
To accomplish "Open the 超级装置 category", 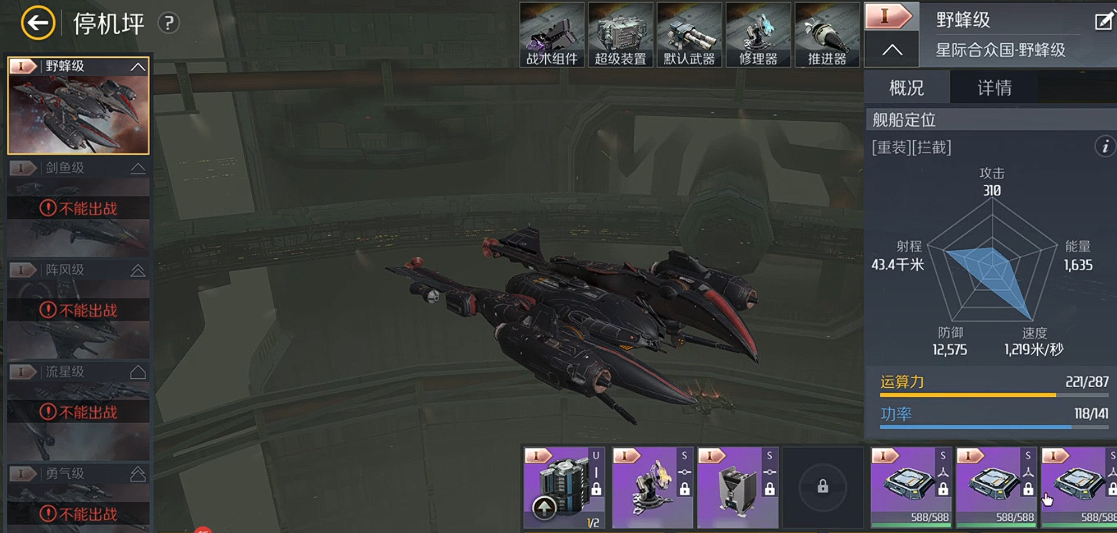I will (620, 35).
